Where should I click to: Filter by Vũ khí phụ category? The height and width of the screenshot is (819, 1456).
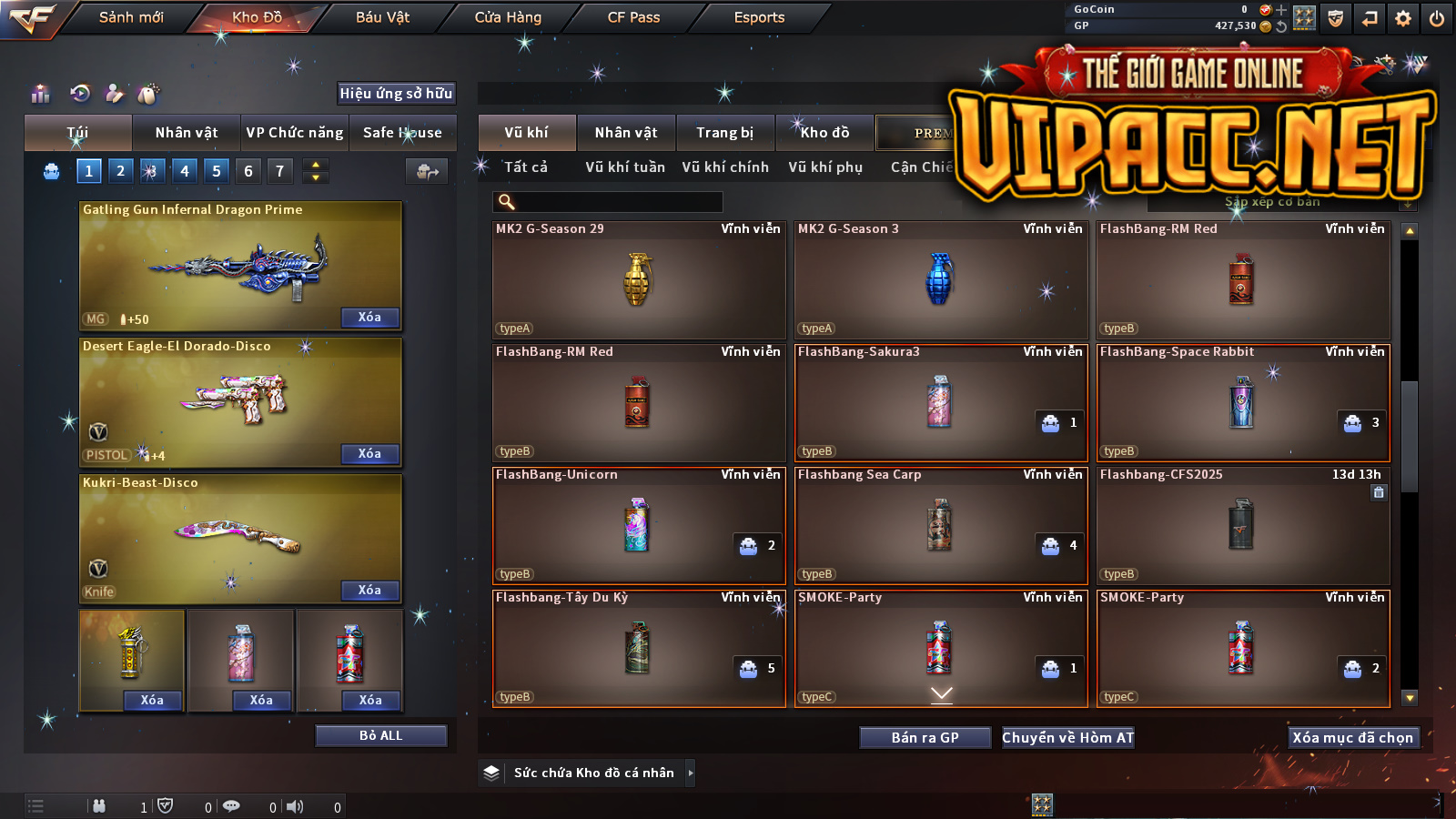825,167
